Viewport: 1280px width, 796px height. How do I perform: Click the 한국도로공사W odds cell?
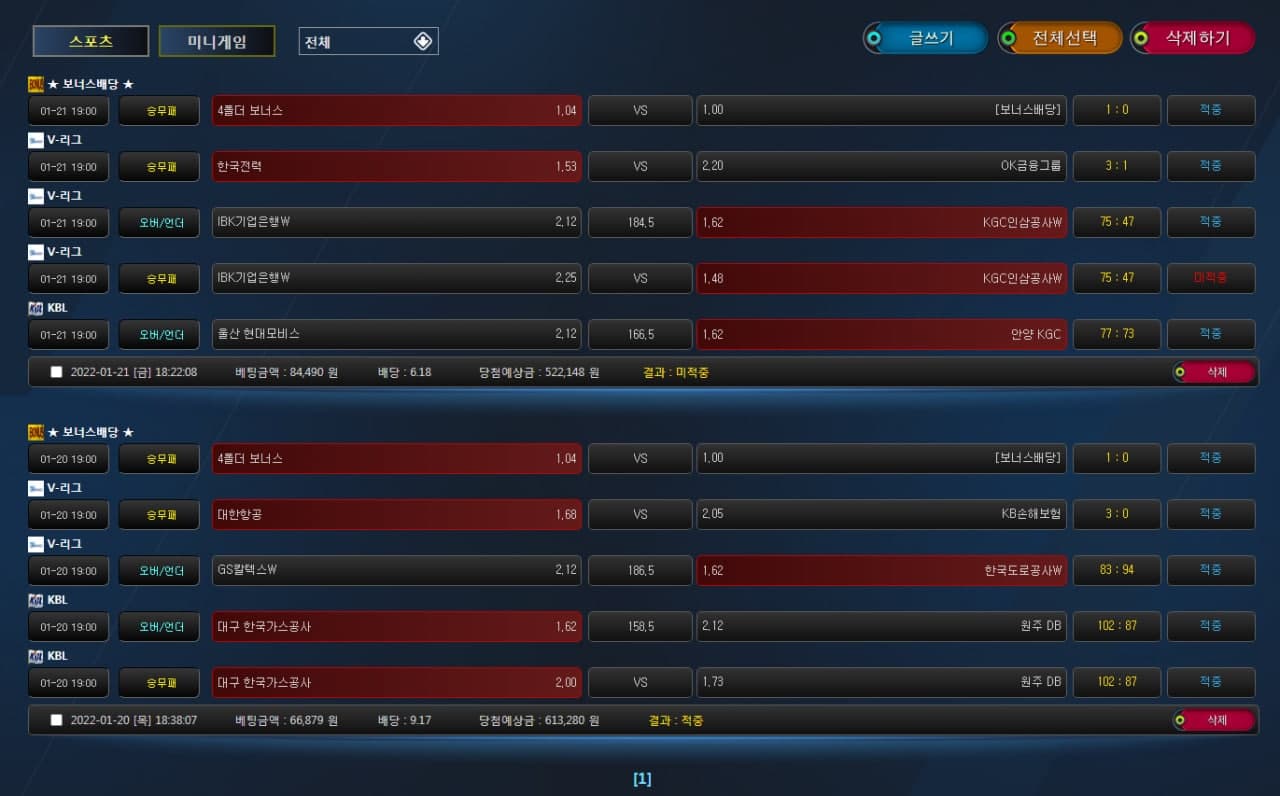click(x=881, y=570)
